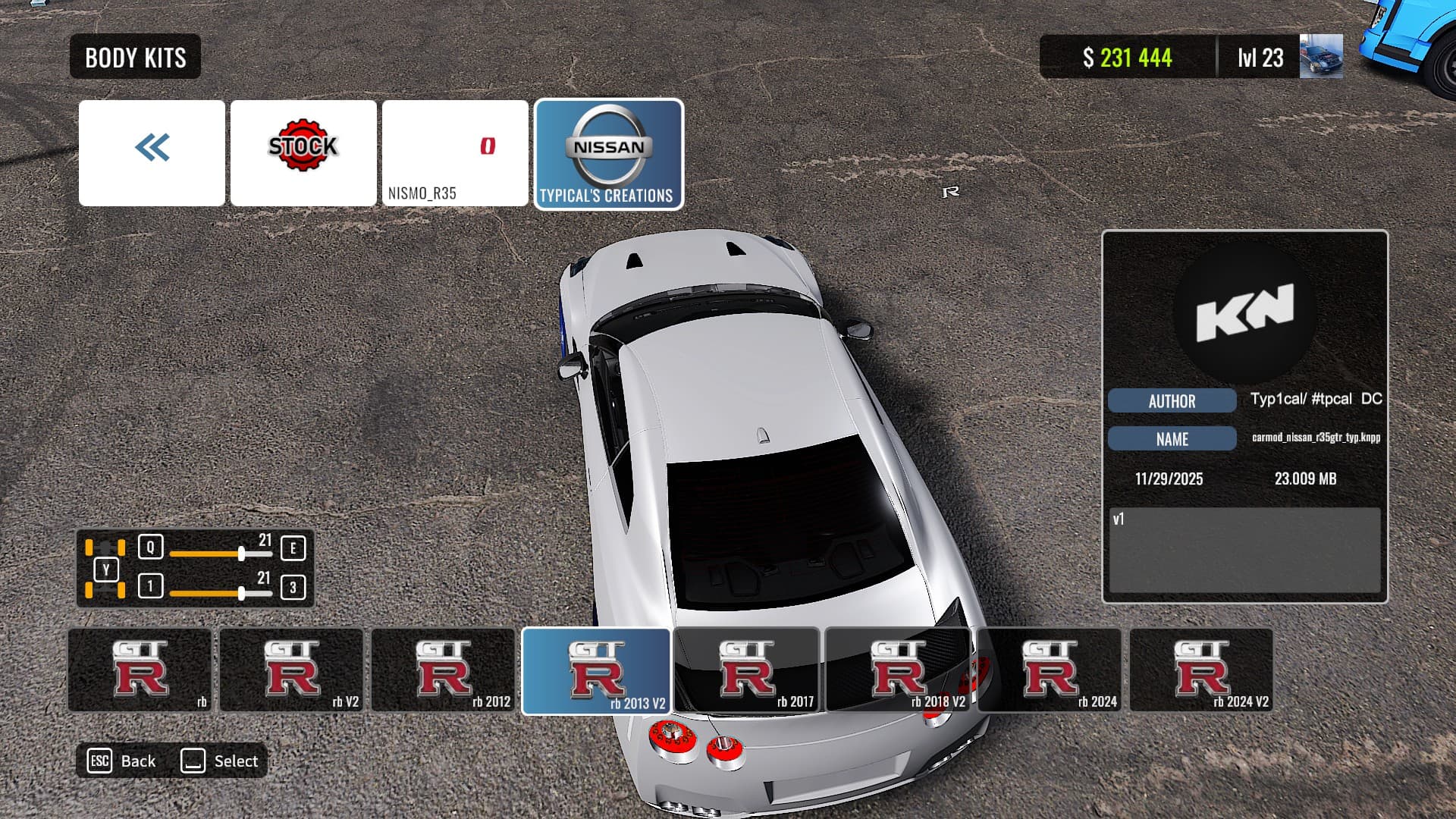Select the rb 2018 V2 variant
The width and height of the screenshot is (1456, 819).
click(x=899, y=670)
